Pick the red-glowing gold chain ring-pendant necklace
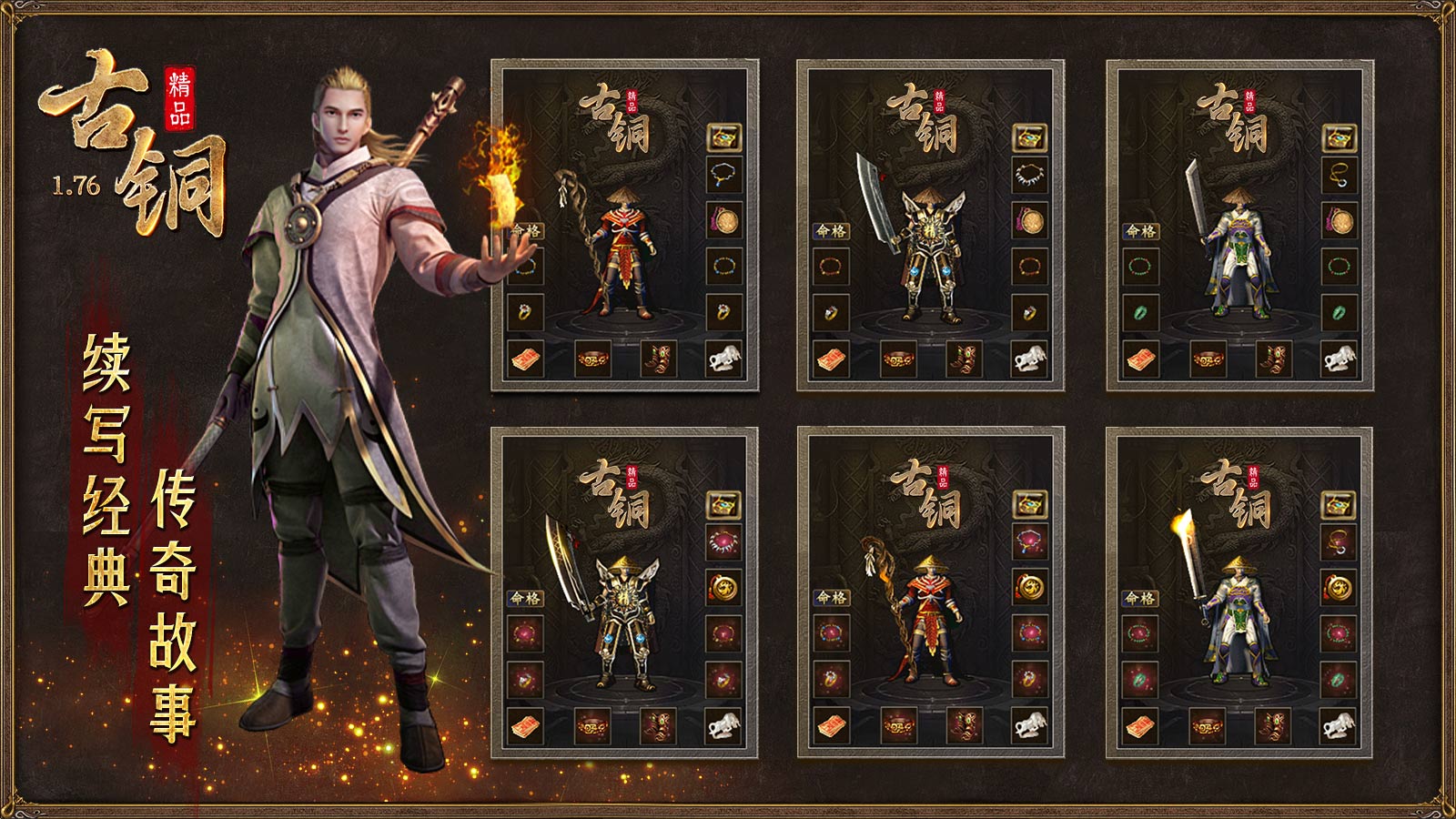Screen dimensions: 1456x819 tap(1339, 542)
